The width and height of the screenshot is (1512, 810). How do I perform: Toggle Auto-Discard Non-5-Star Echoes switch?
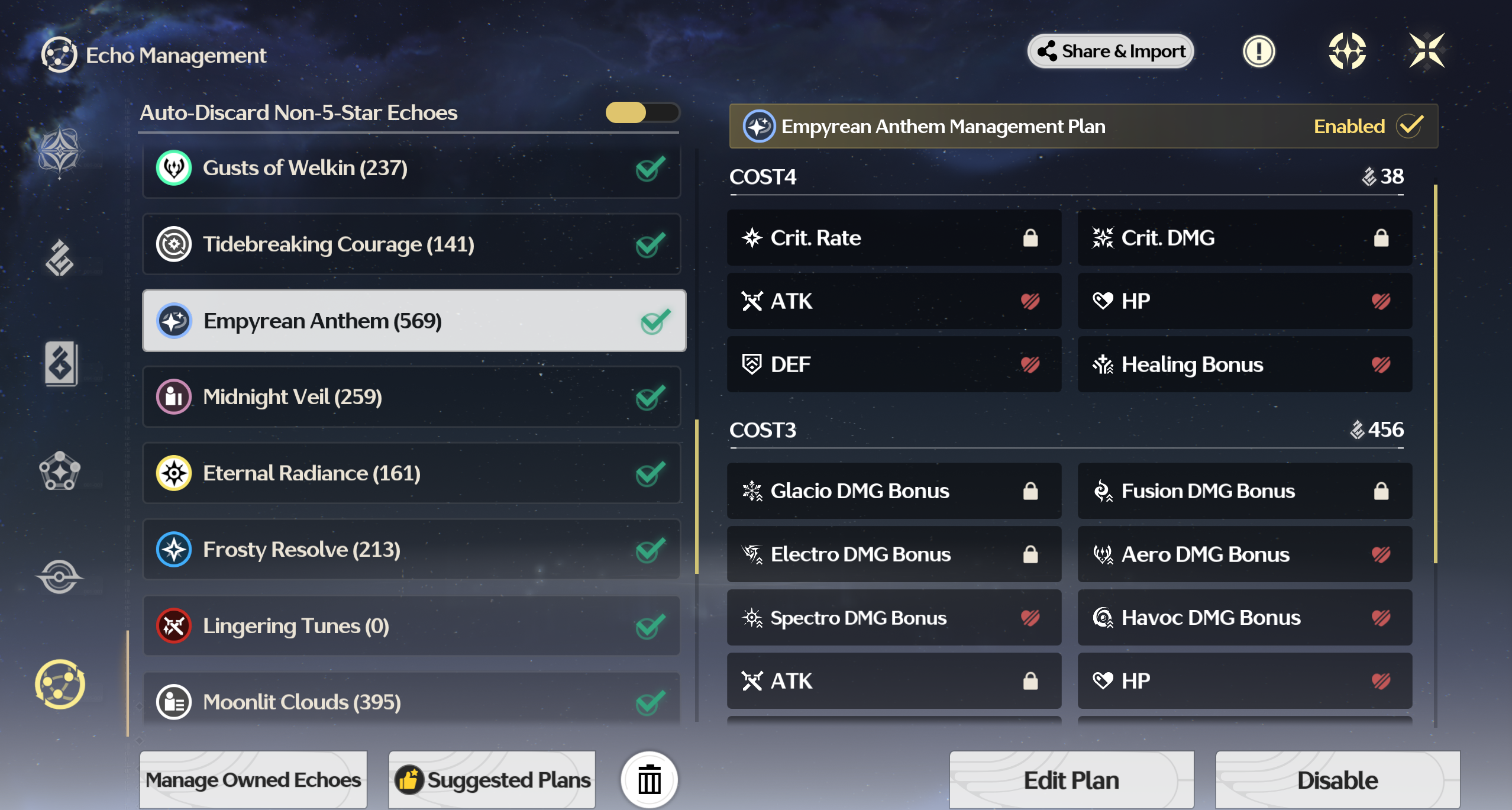(x=642, y=112)
